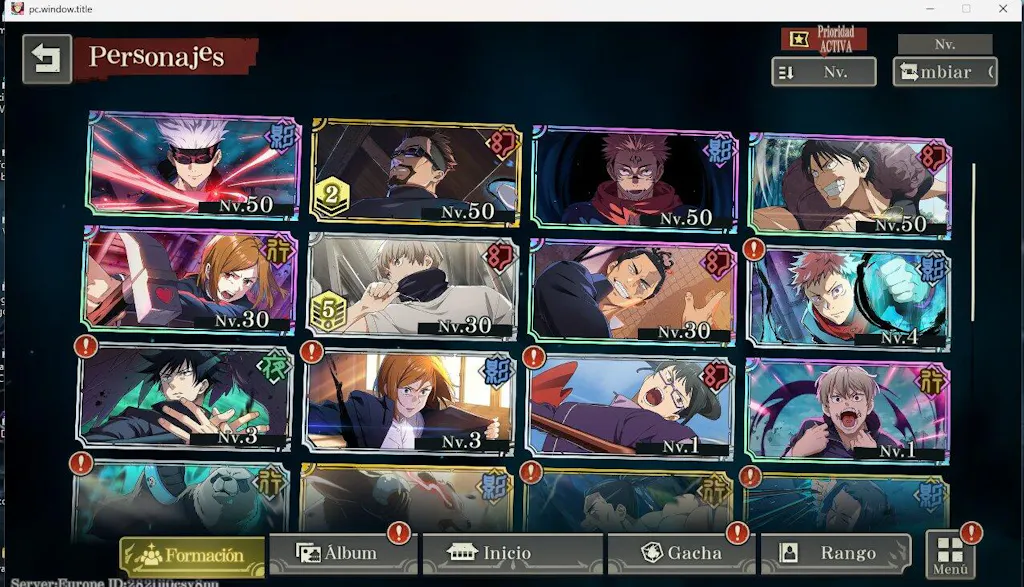This screenshot has height=587, width=1024.
Task: Go back using the arrow button
Action: click(47, 59)
